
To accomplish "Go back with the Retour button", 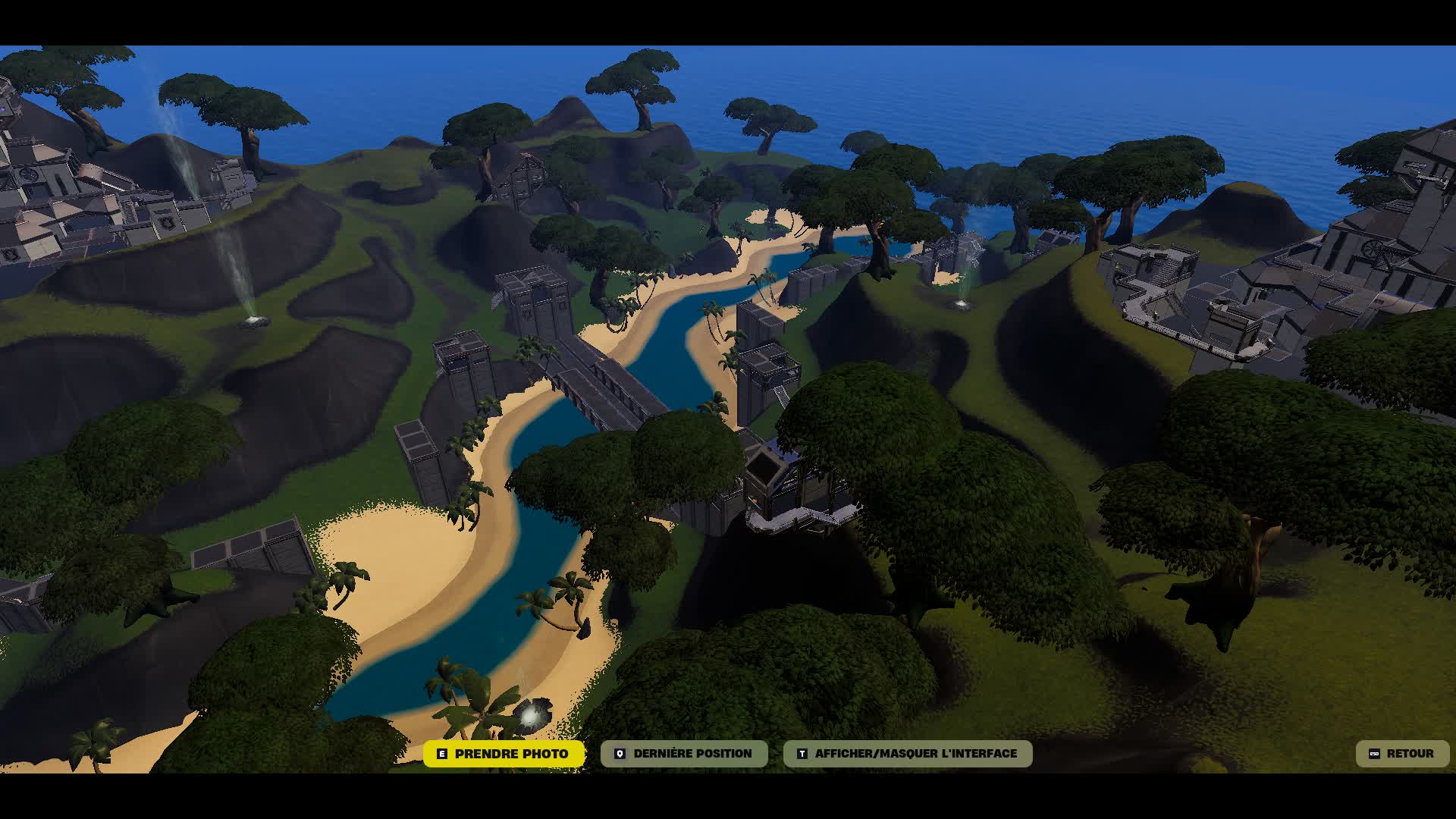I will point(1401,754).
